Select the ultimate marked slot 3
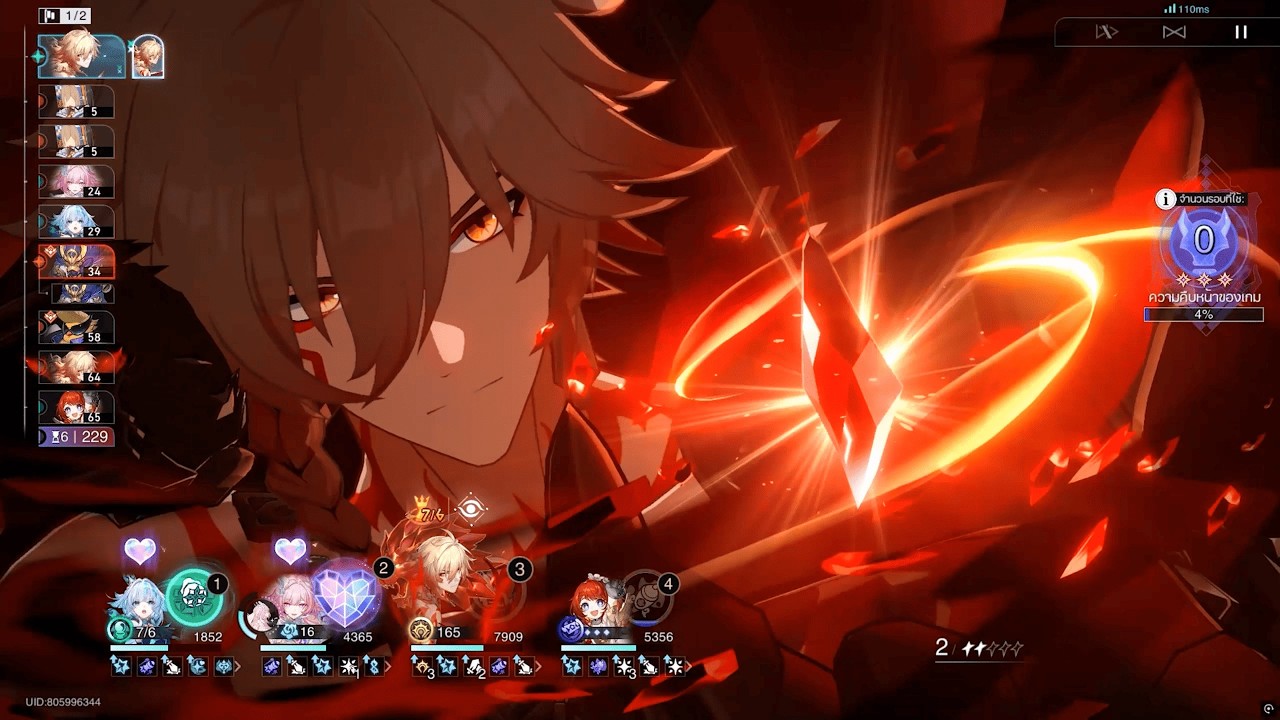This screenshot has width=1280, height=720. coord(497,597)
